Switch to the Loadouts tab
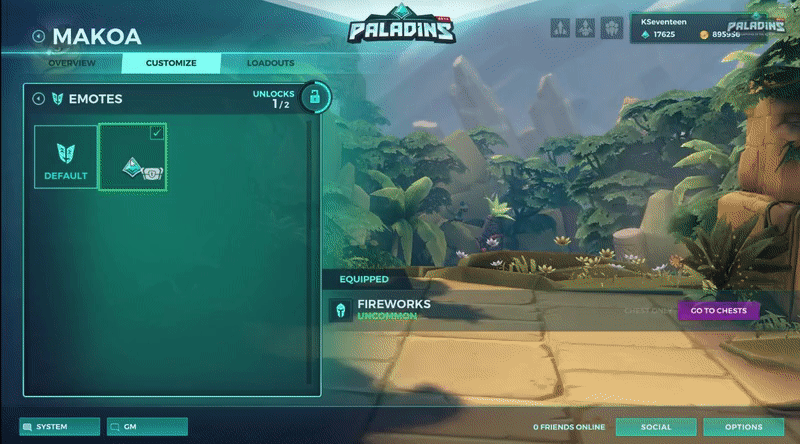Image resolution: width=800 pixels, height=444 pixels. point(271,64)
